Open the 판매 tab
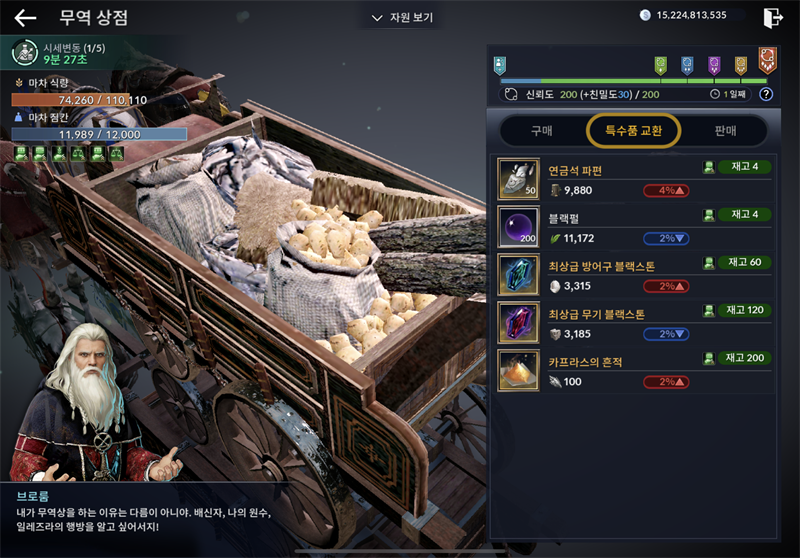Viewport: 800px width, 558px height. click(x=725, y=130)
